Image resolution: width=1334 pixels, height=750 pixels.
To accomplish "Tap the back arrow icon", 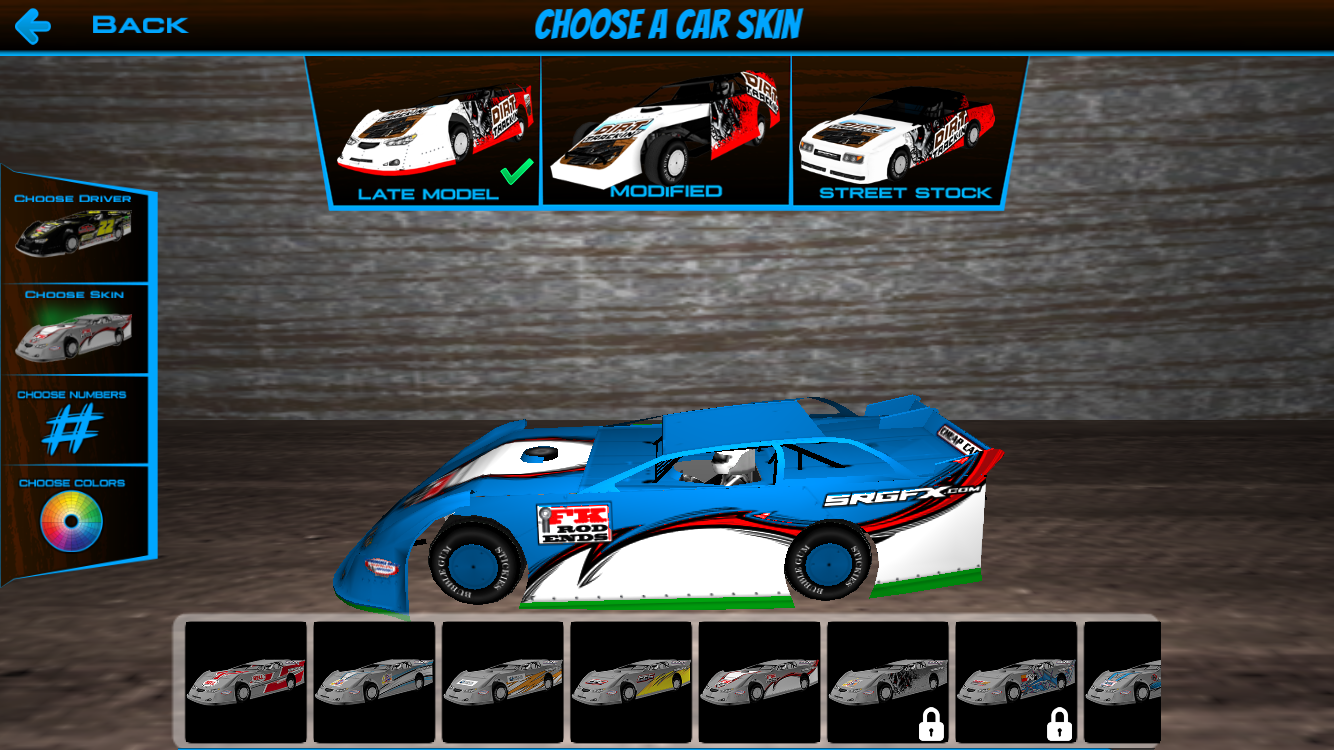I will coord(33,25).
